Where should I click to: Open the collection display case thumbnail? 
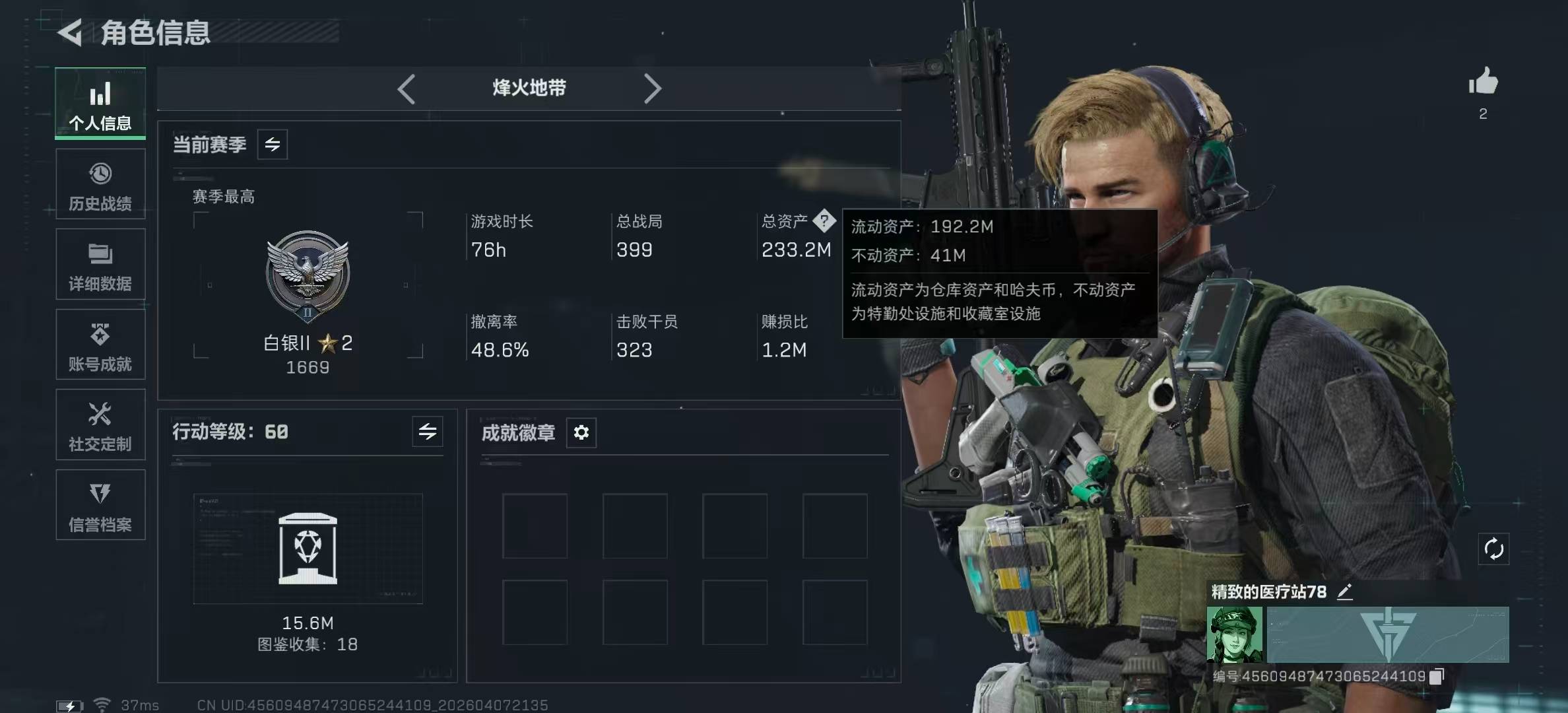coord(308,549)
